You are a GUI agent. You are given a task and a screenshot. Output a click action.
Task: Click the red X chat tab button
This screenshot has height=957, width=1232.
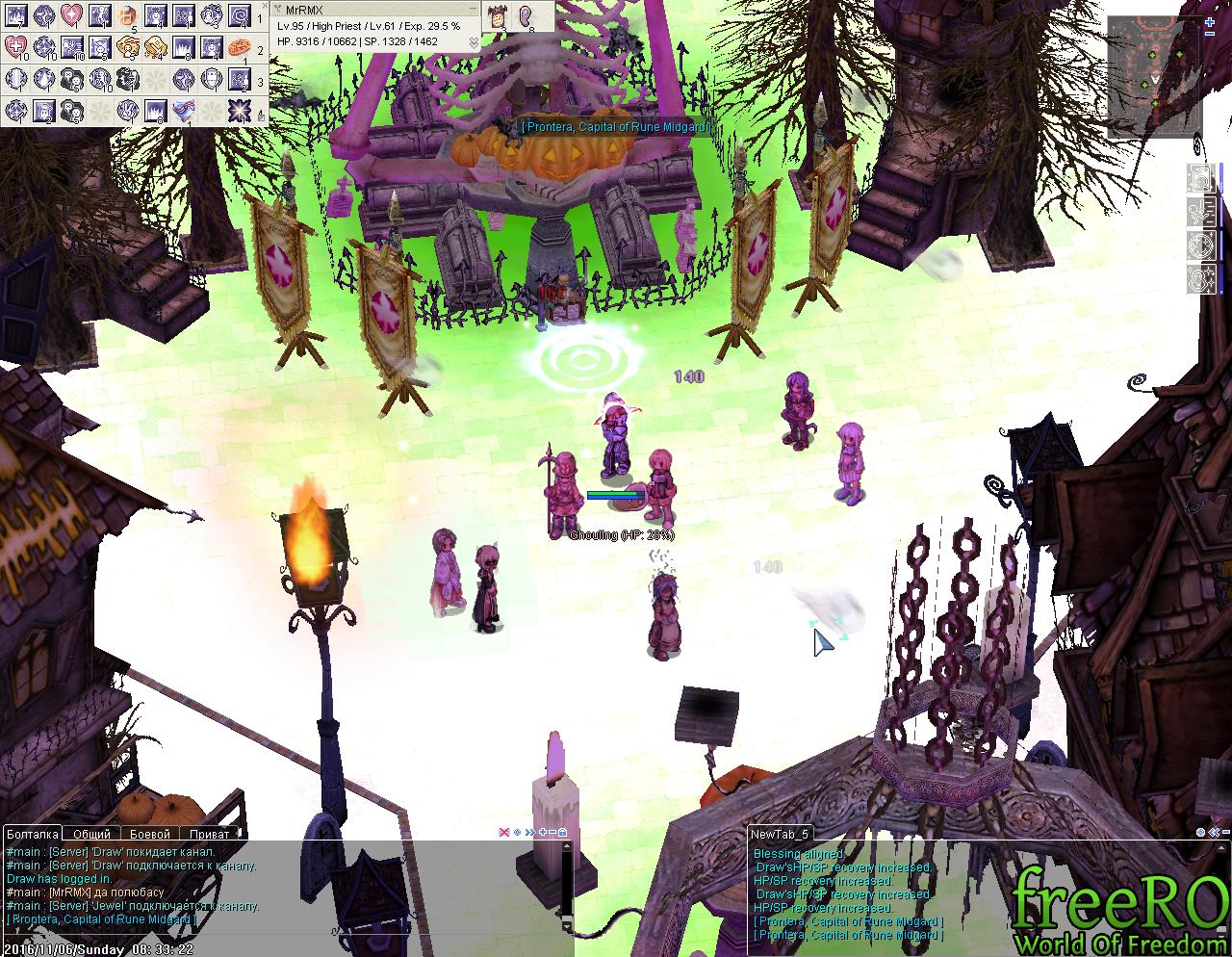503,832
